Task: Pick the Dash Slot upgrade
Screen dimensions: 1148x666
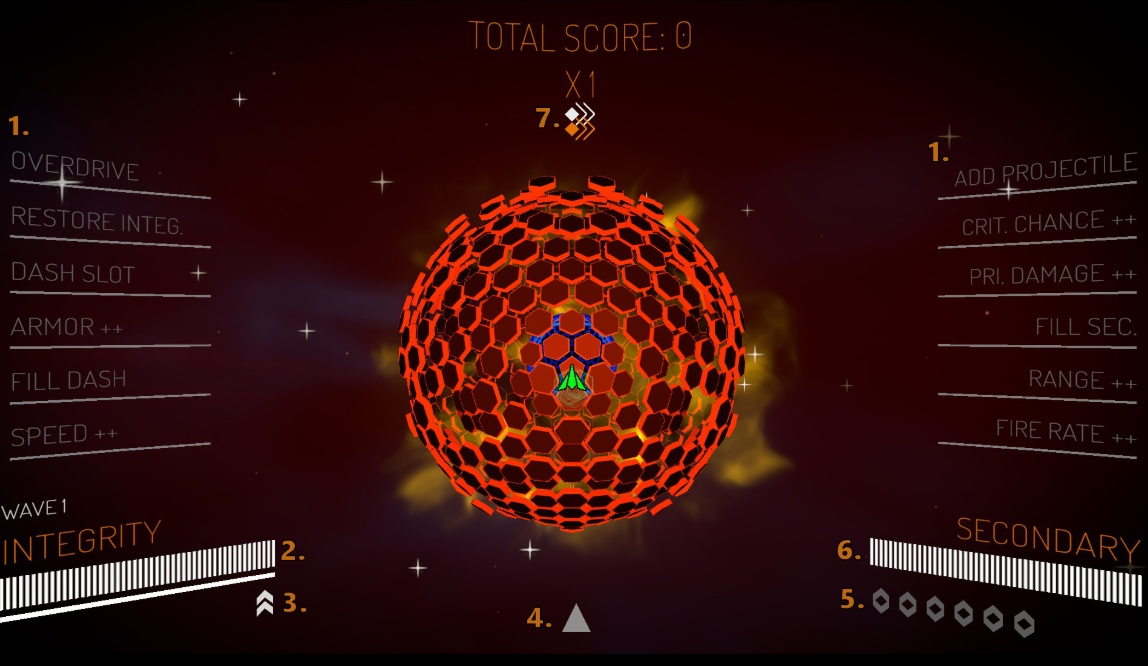Action: coord(73,273)
